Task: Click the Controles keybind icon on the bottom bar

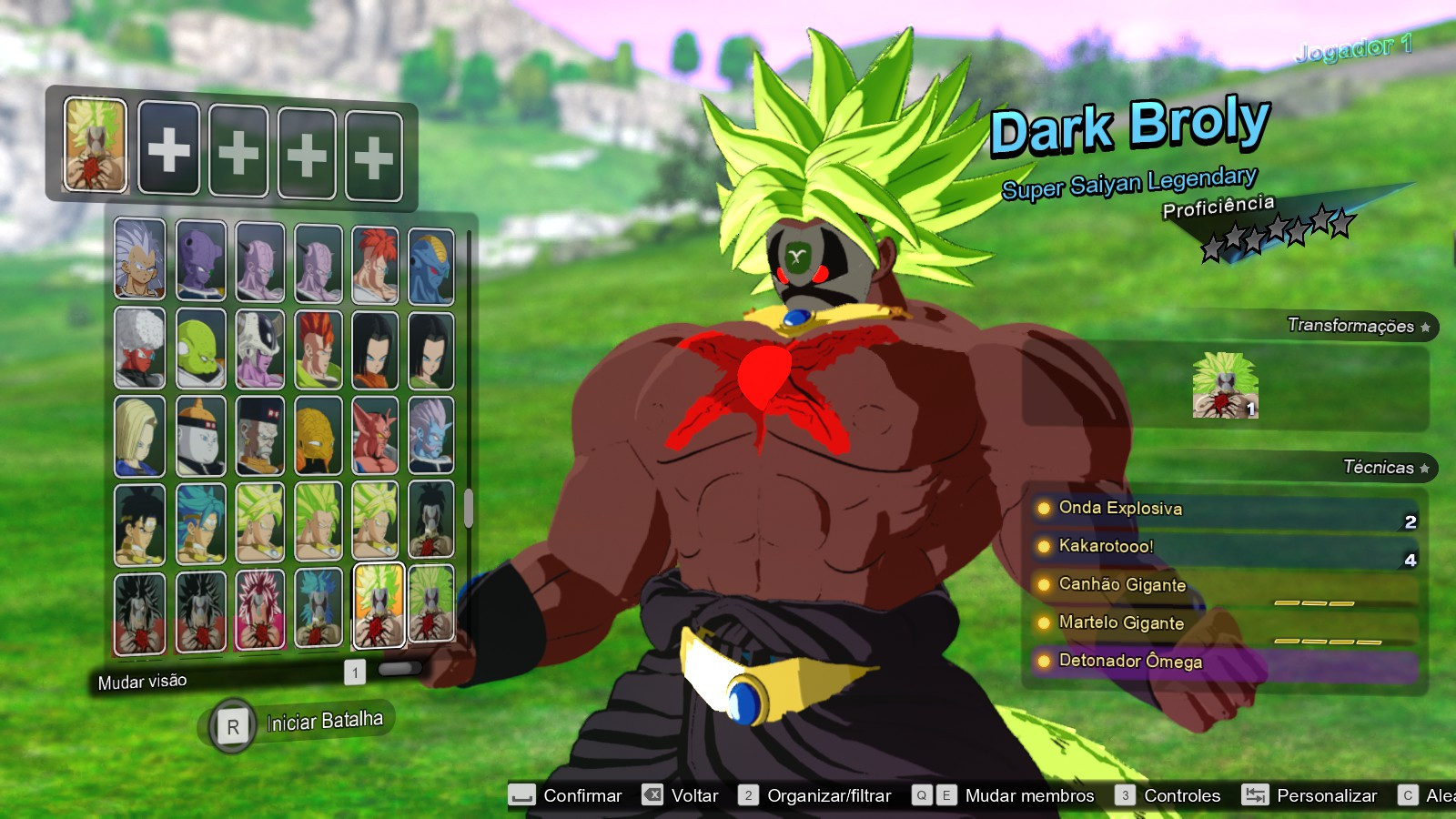Action: (1126, 794)
